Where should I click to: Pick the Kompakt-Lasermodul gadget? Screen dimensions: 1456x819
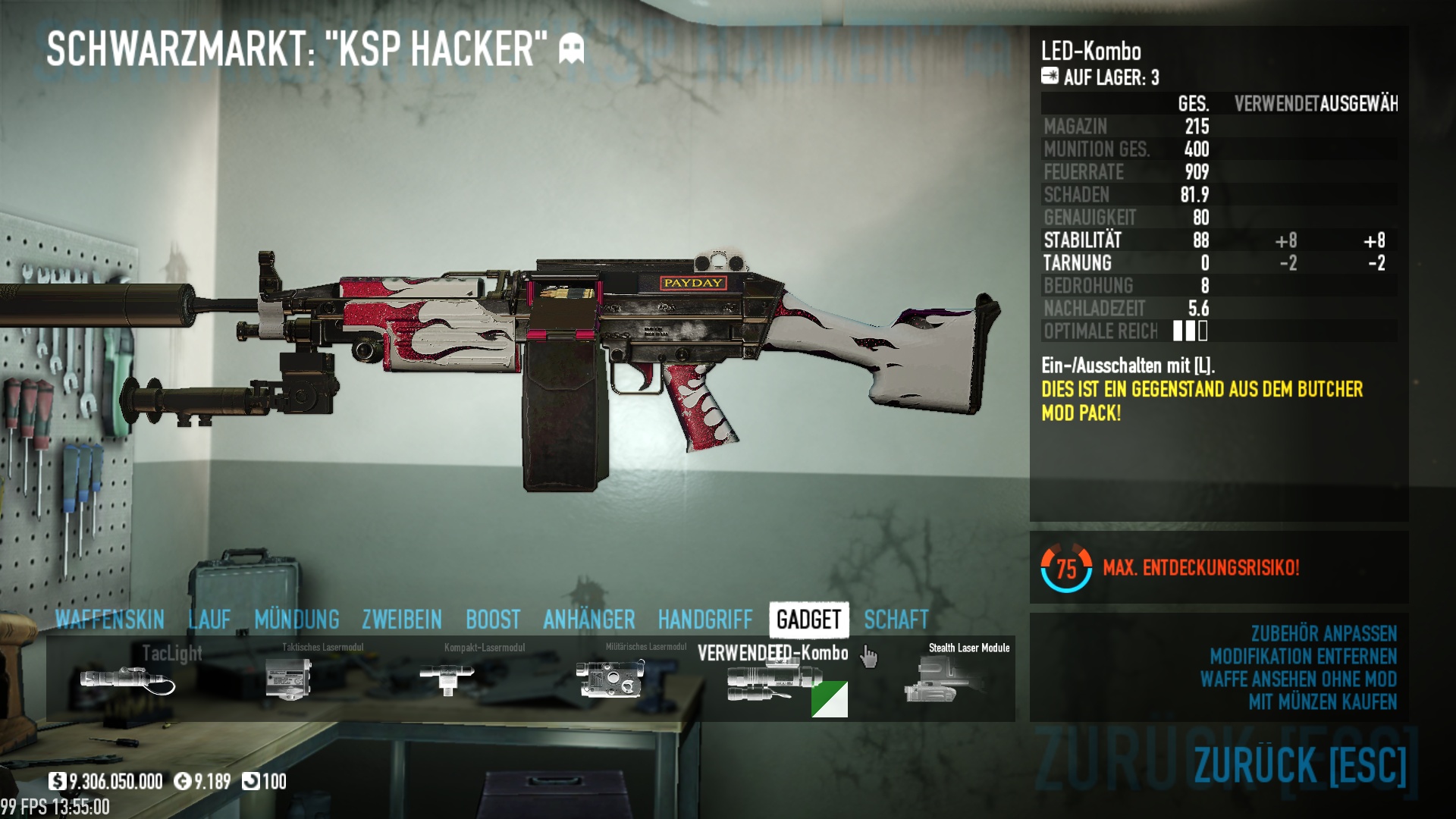pyautogui.click(x=447, y=679)
